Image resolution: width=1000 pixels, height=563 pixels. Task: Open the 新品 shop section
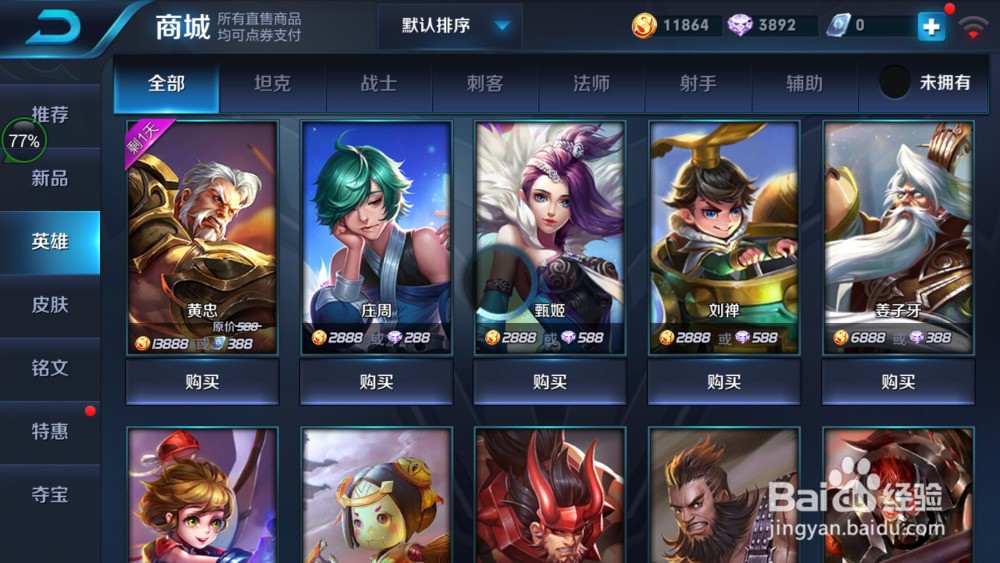click(x=50, y=179)
